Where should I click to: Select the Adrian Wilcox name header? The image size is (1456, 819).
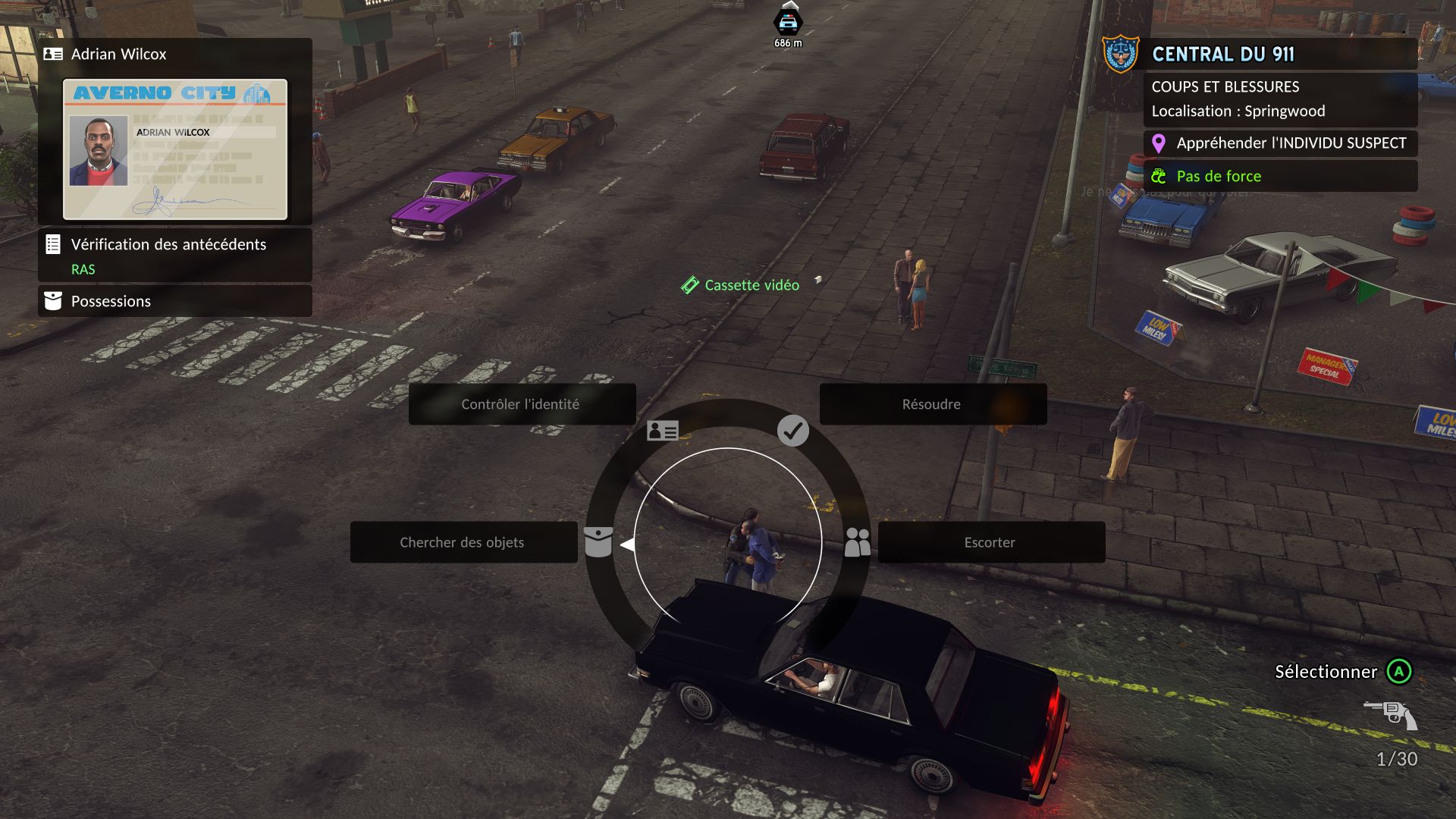point(118,54)
